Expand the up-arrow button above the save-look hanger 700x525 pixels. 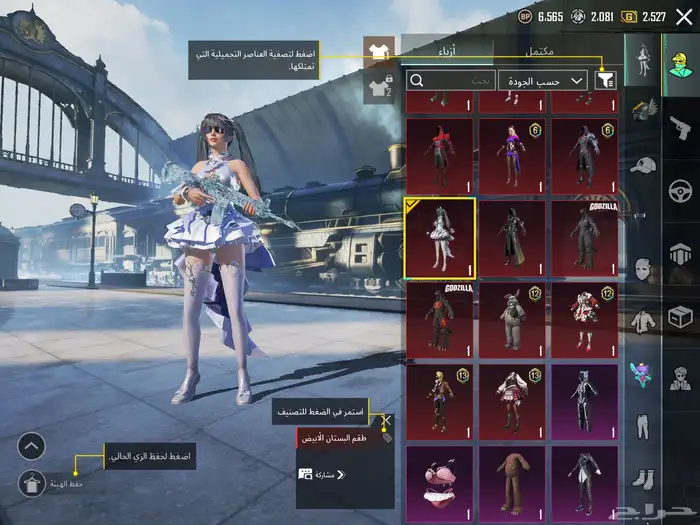tap(32, 446)
